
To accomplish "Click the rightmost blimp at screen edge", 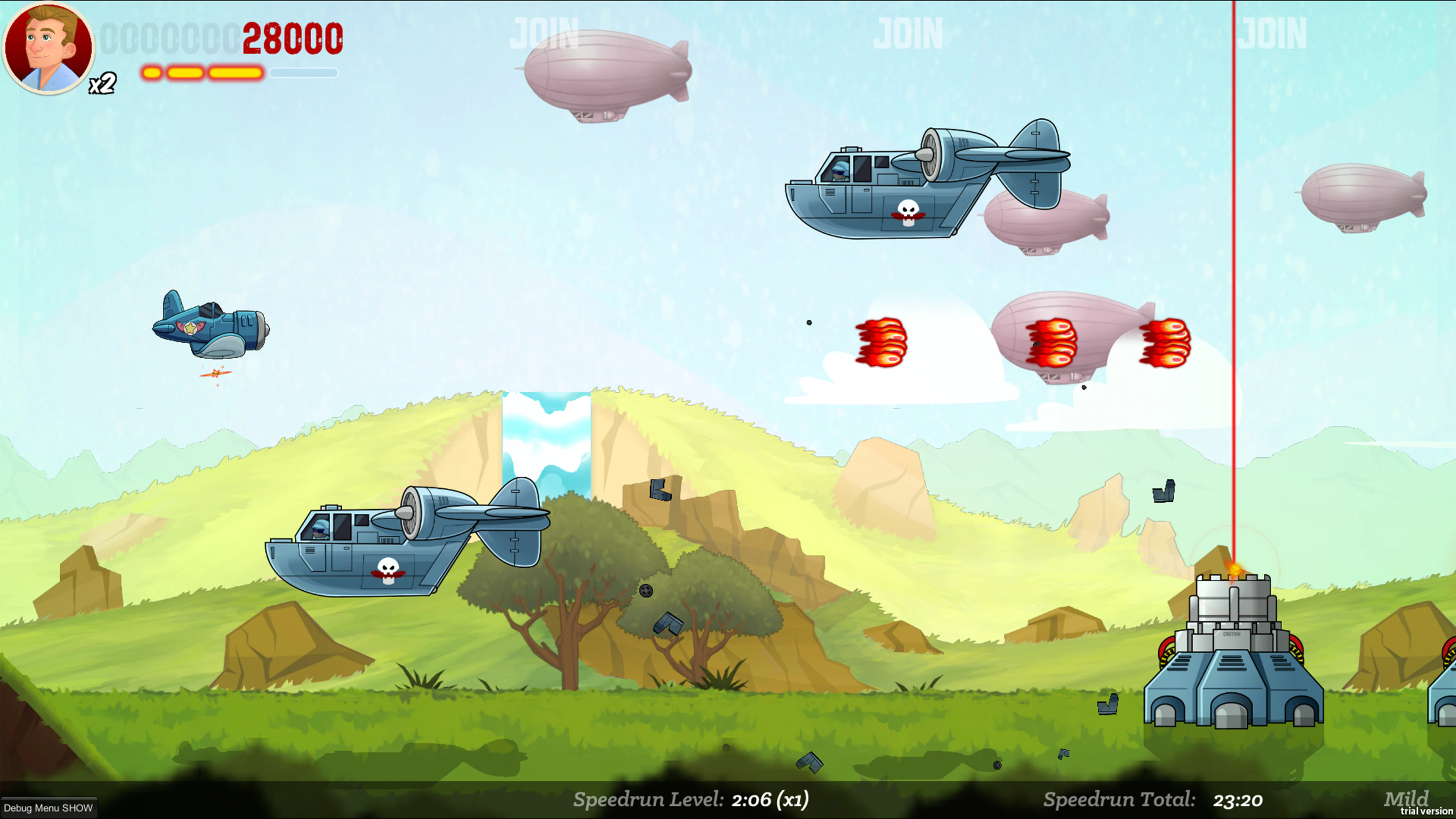I will pos(1365,195).
